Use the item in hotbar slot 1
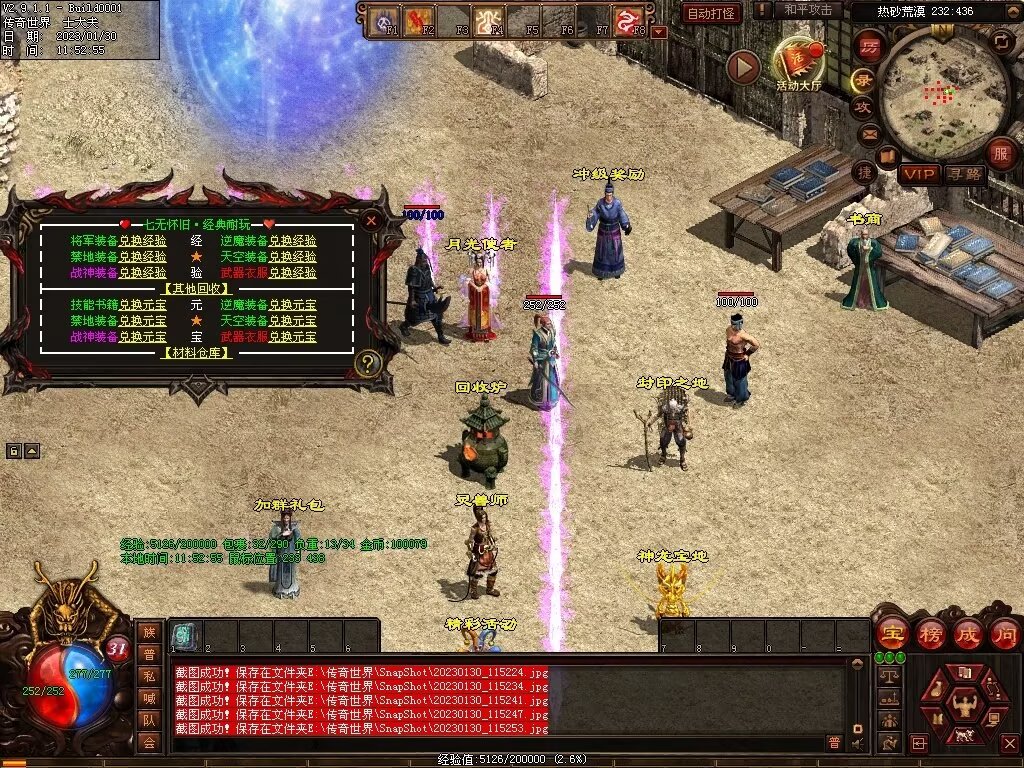1024x768 pixels. [184, 635]
